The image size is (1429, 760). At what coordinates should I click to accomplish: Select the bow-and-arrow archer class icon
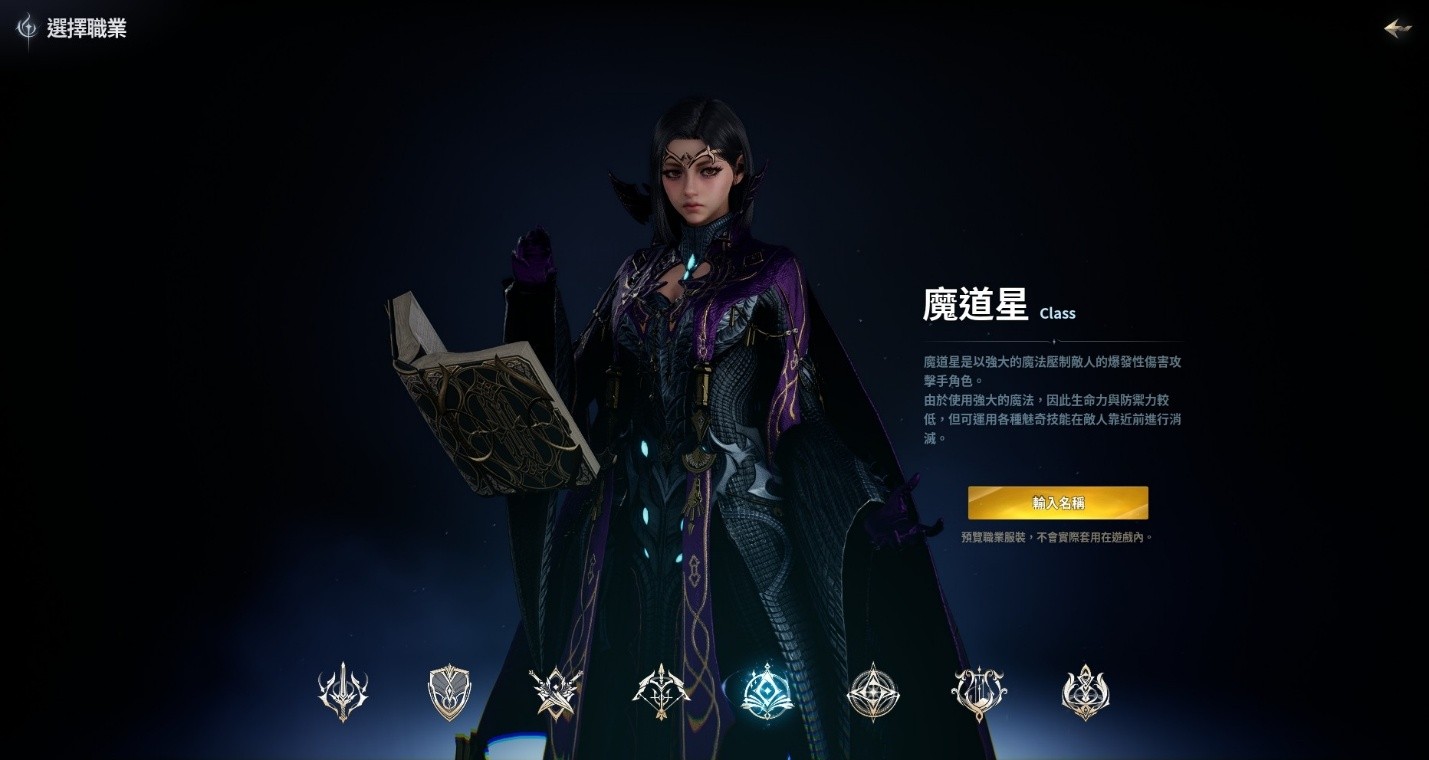661,689
